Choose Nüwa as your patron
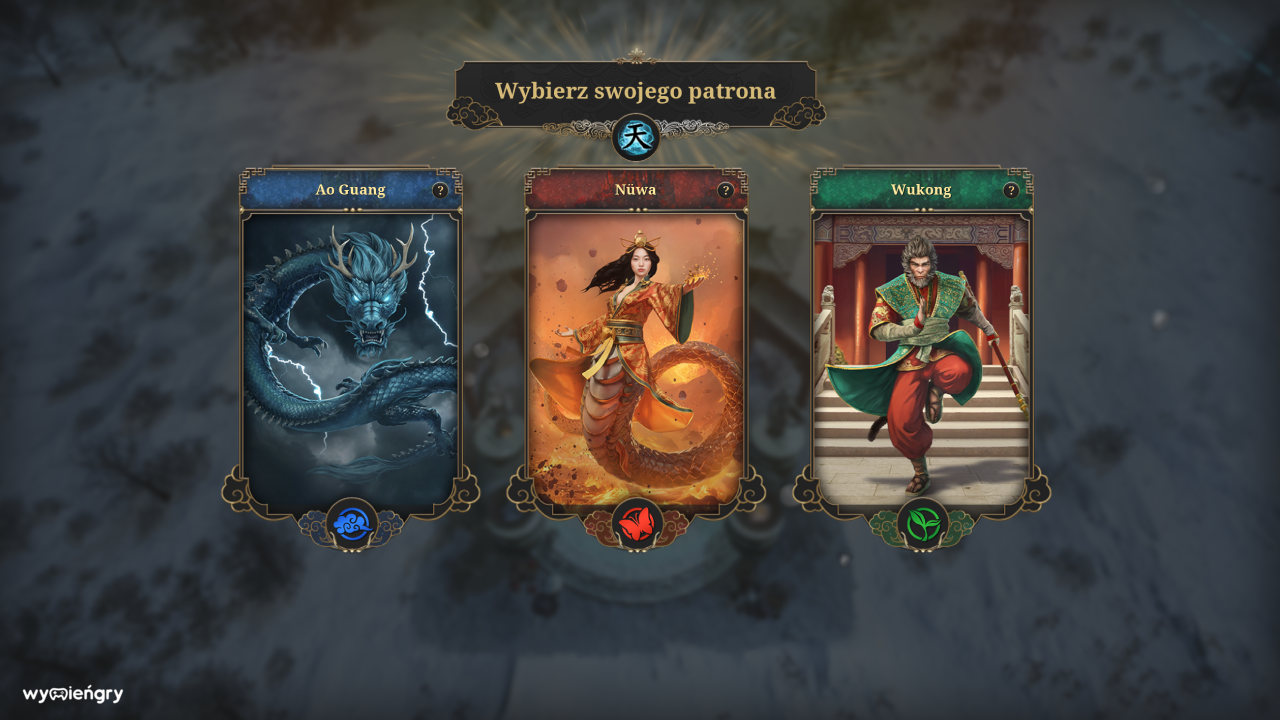This screenshot has height=720, width=1280. 637,350
